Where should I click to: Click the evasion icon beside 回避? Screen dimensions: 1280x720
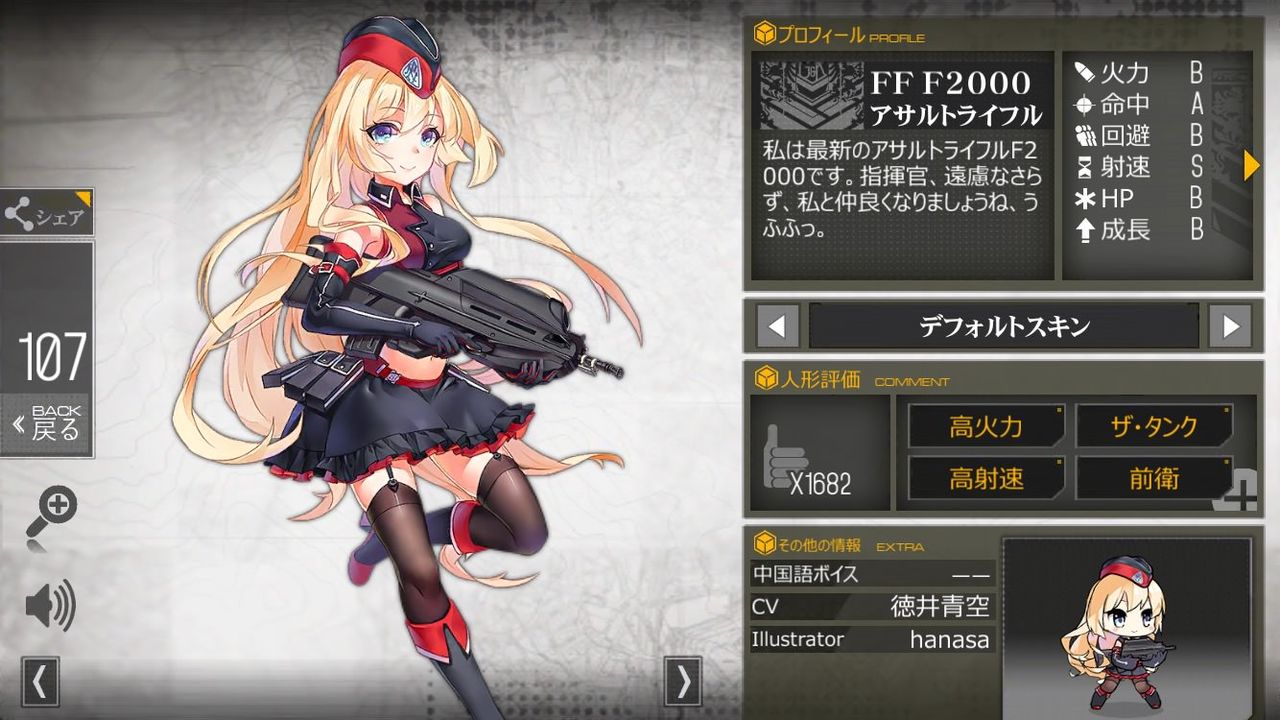pos(1090,136)
